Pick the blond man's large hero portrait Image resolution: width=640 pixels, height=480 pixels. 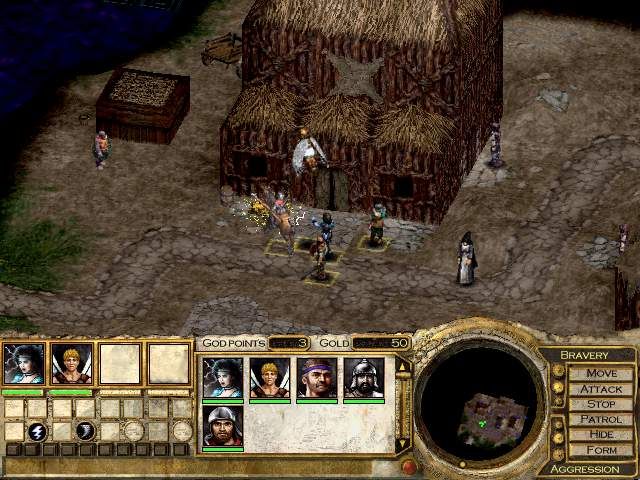72,364
